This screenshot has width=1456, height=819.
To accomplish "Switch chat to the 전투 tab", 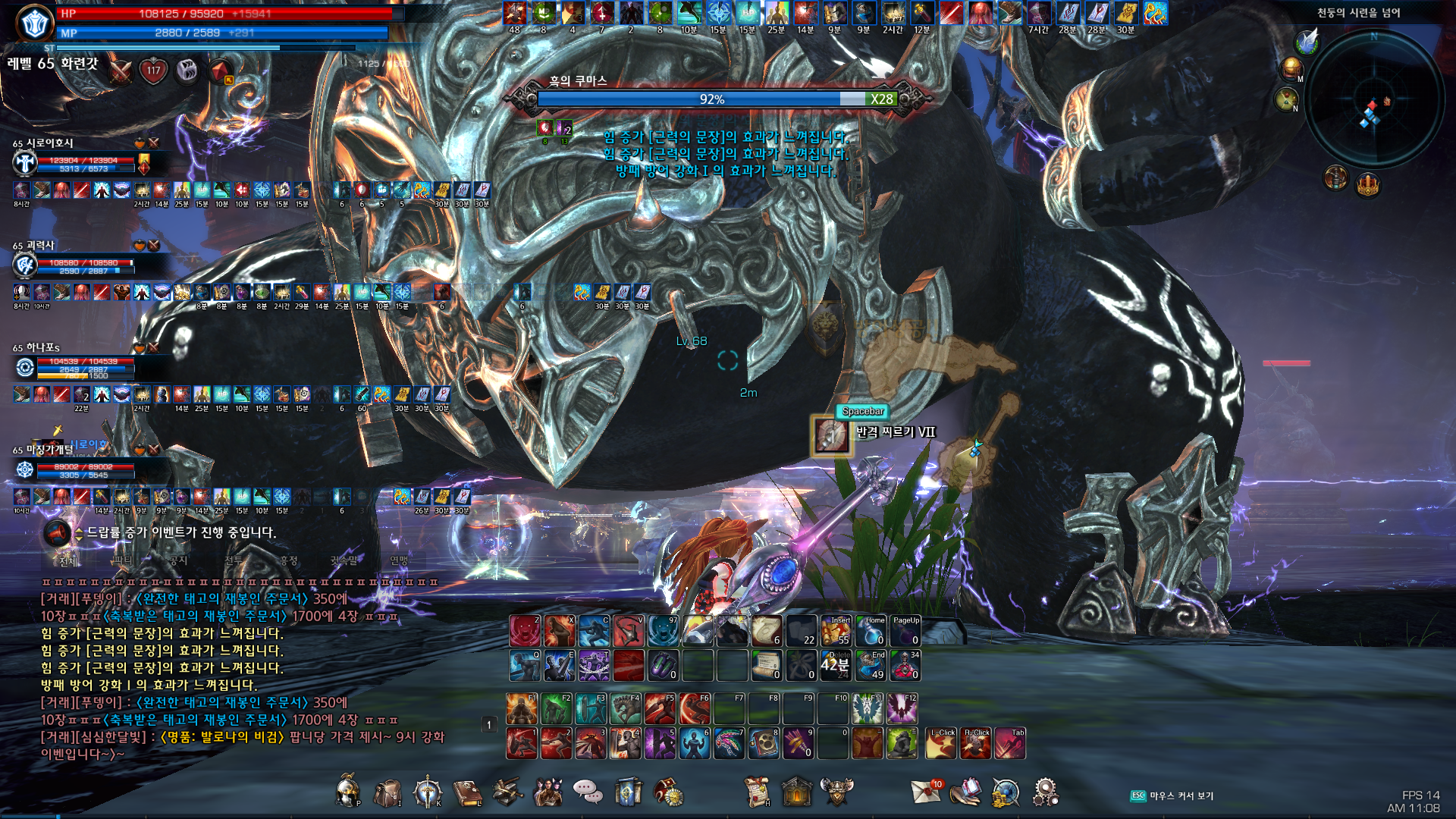I will (234, 560).
